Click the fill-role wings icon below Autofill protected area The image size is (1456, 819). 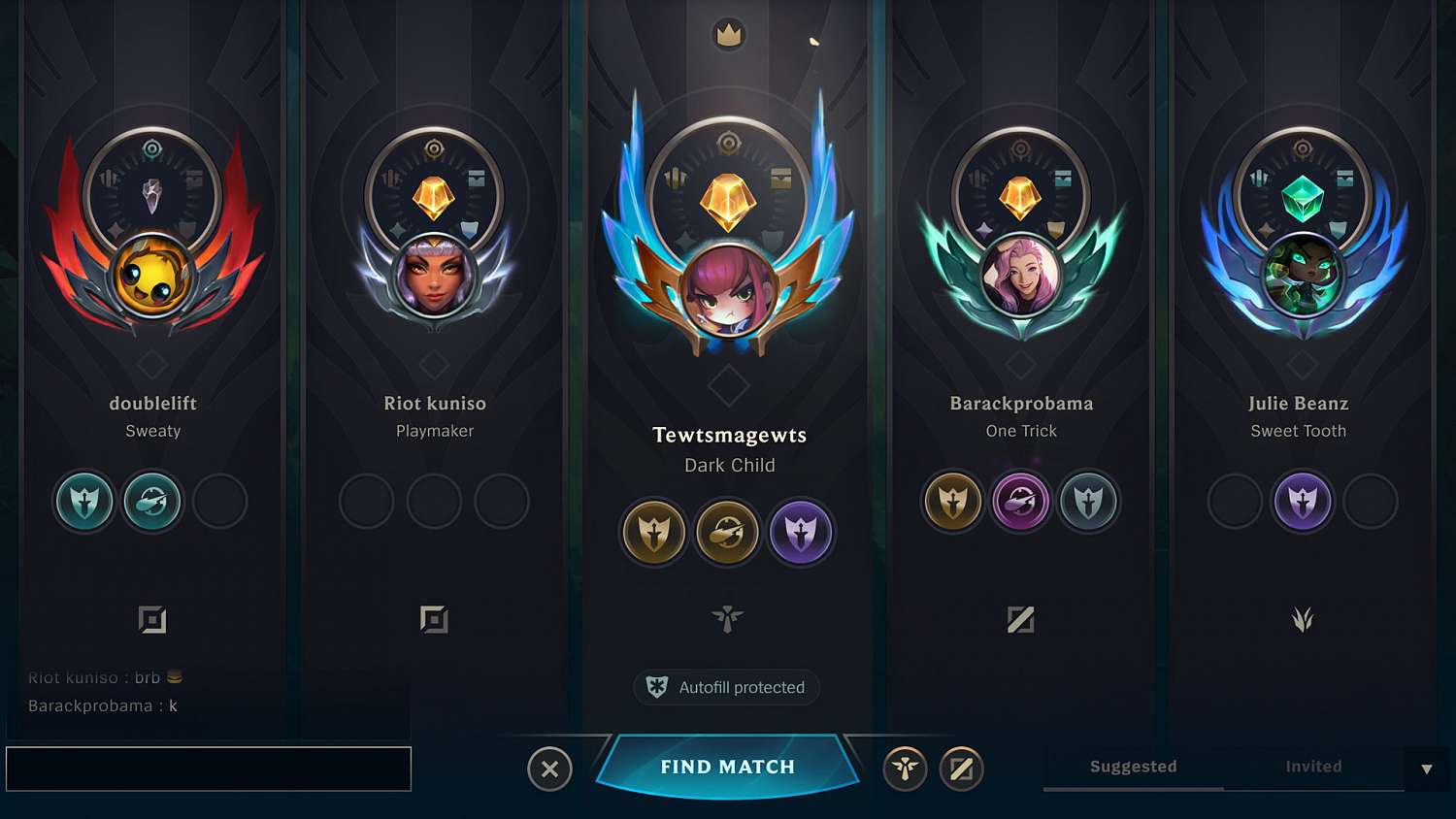tap(726, 619)
